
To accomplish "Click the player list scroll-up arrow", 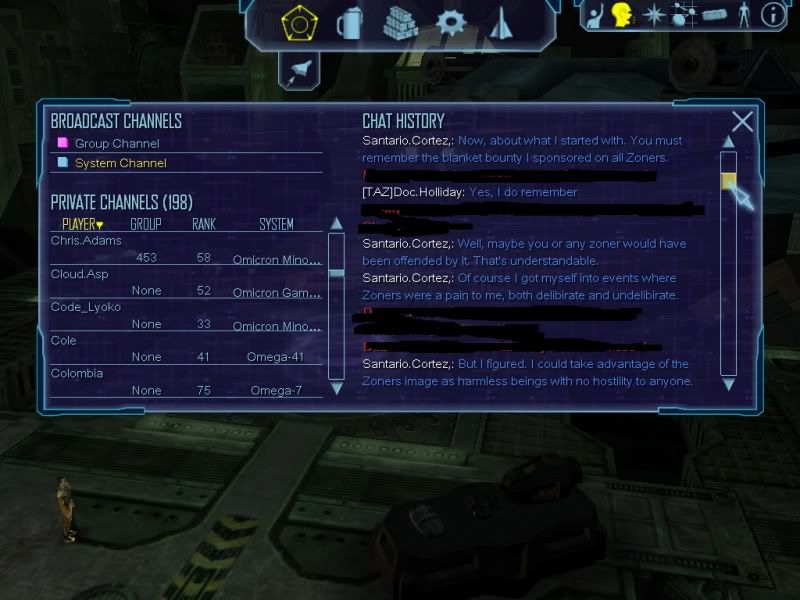I will [336, 238].
